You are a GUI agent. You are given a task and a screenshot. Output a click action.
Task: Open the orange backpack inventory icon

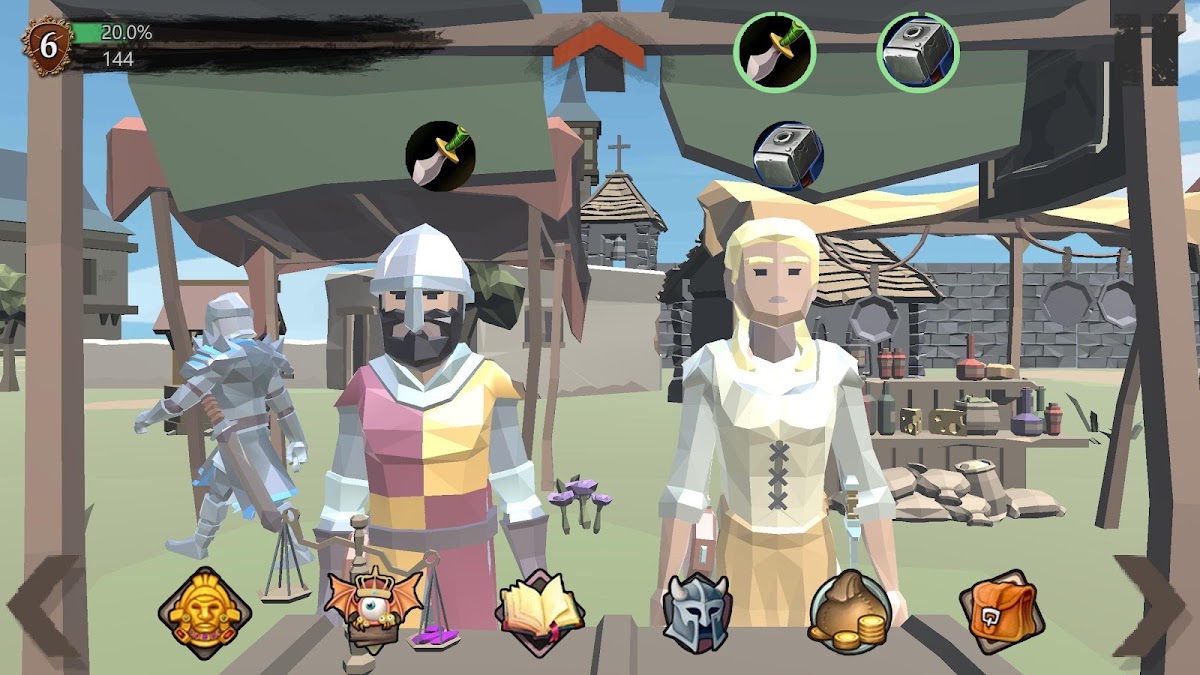point(1001,609)
